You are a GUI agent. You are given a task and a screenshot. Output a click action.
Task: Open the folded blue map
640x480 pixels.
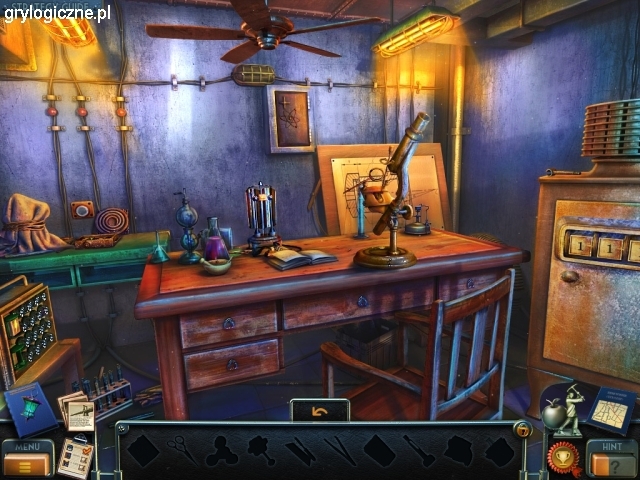click(x=610, y=409)
